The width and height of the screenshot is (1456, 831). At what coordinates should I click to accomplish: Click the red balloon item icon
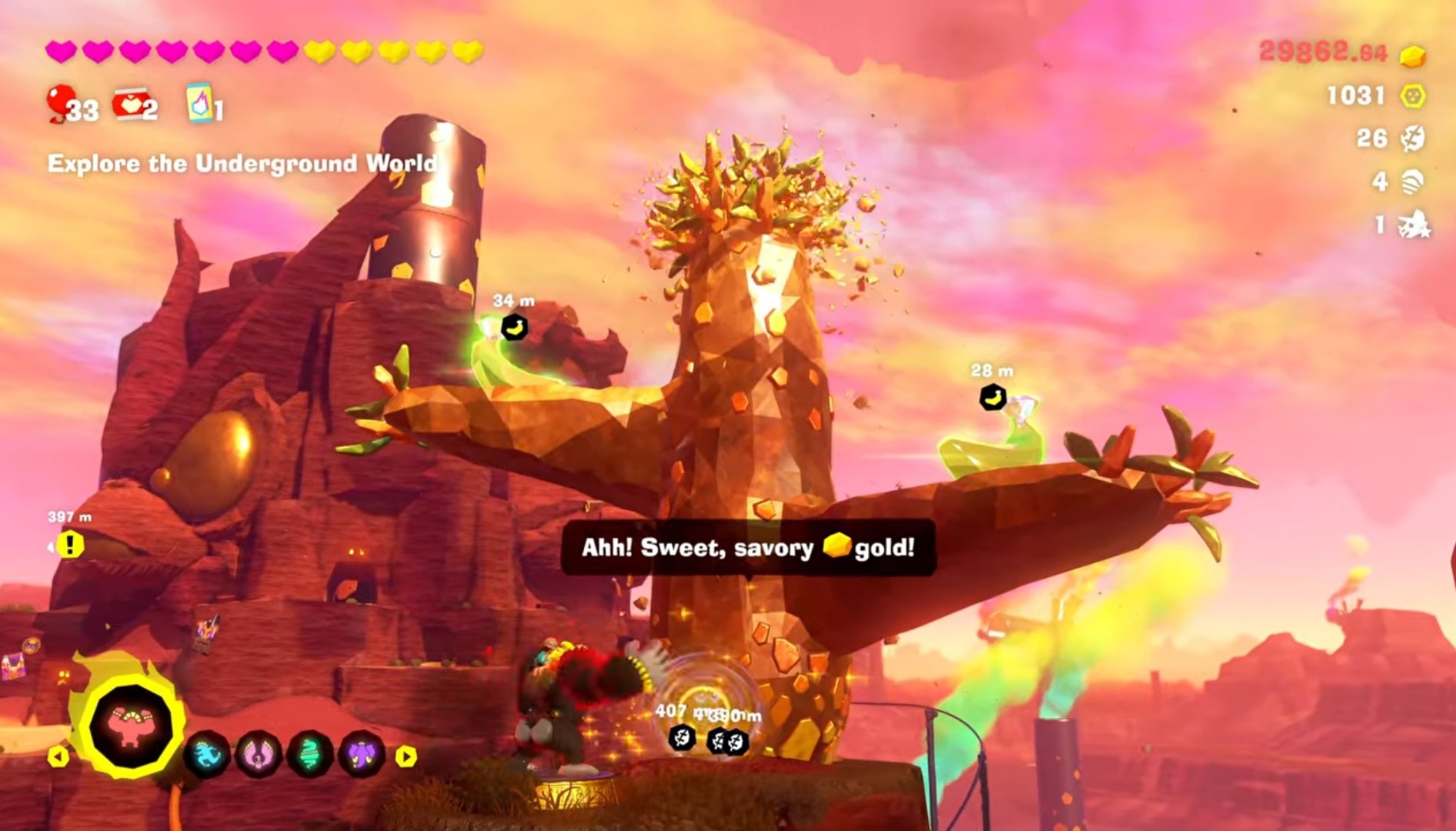tap(60, 103)
